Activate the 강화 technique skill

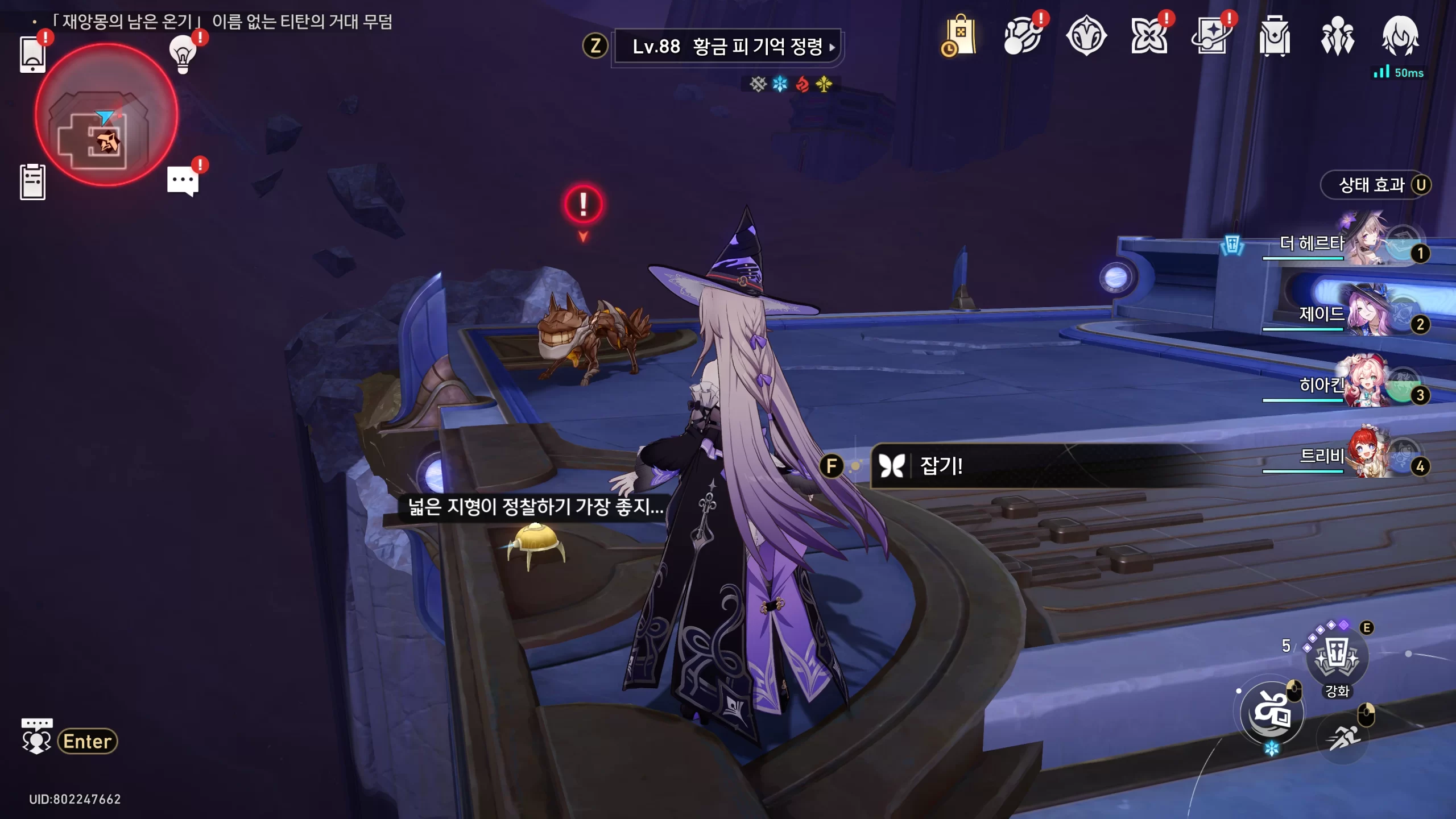[x=1337, y=659]
